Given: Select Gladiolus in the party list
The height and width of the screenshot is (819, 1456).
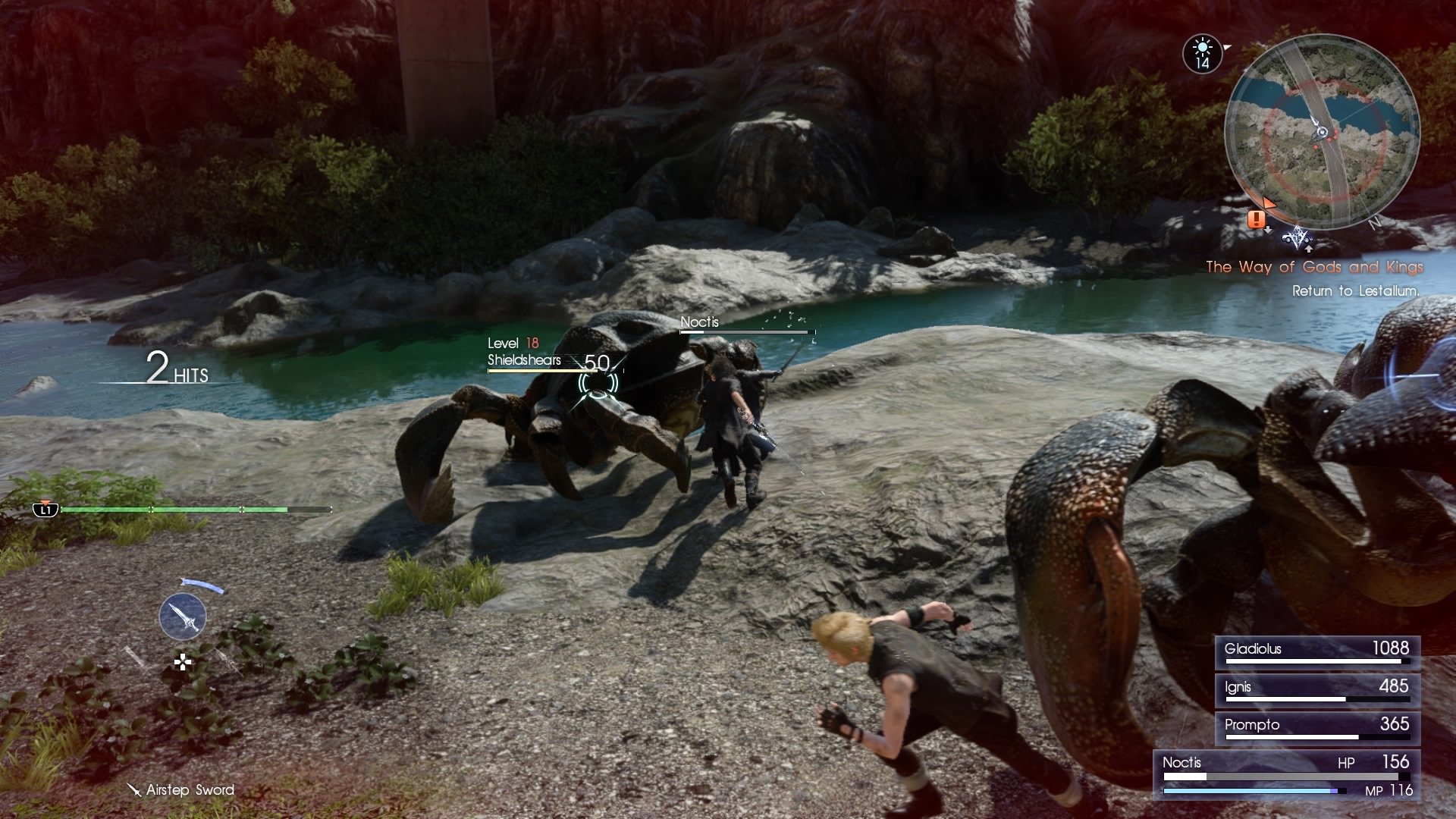Looking at the screenshot, I should pyautogui.click(x=1316, y=651).
